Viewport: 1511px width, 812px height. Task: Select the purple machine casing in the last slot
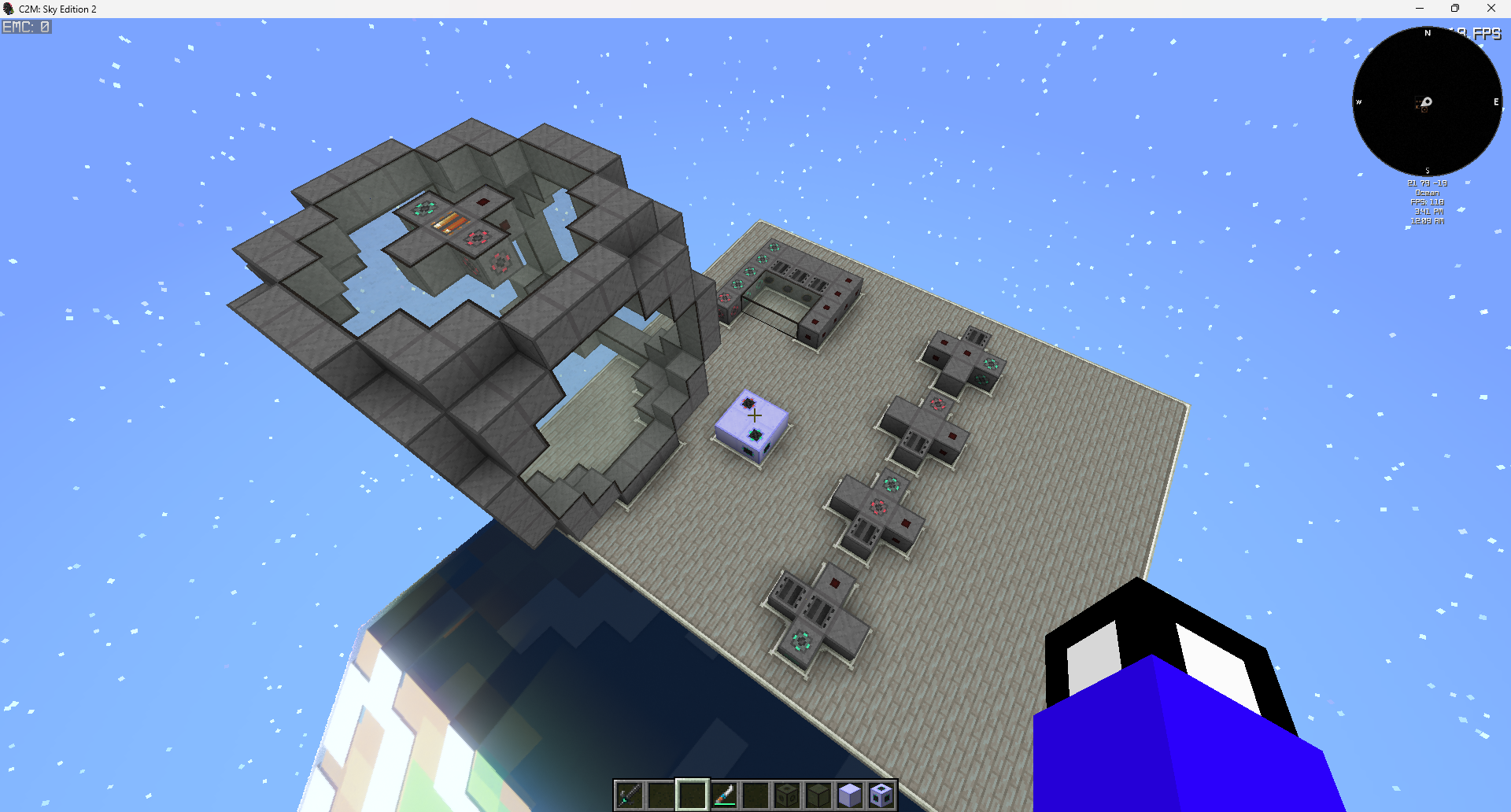pyautogui.click(x=881, y=795)
